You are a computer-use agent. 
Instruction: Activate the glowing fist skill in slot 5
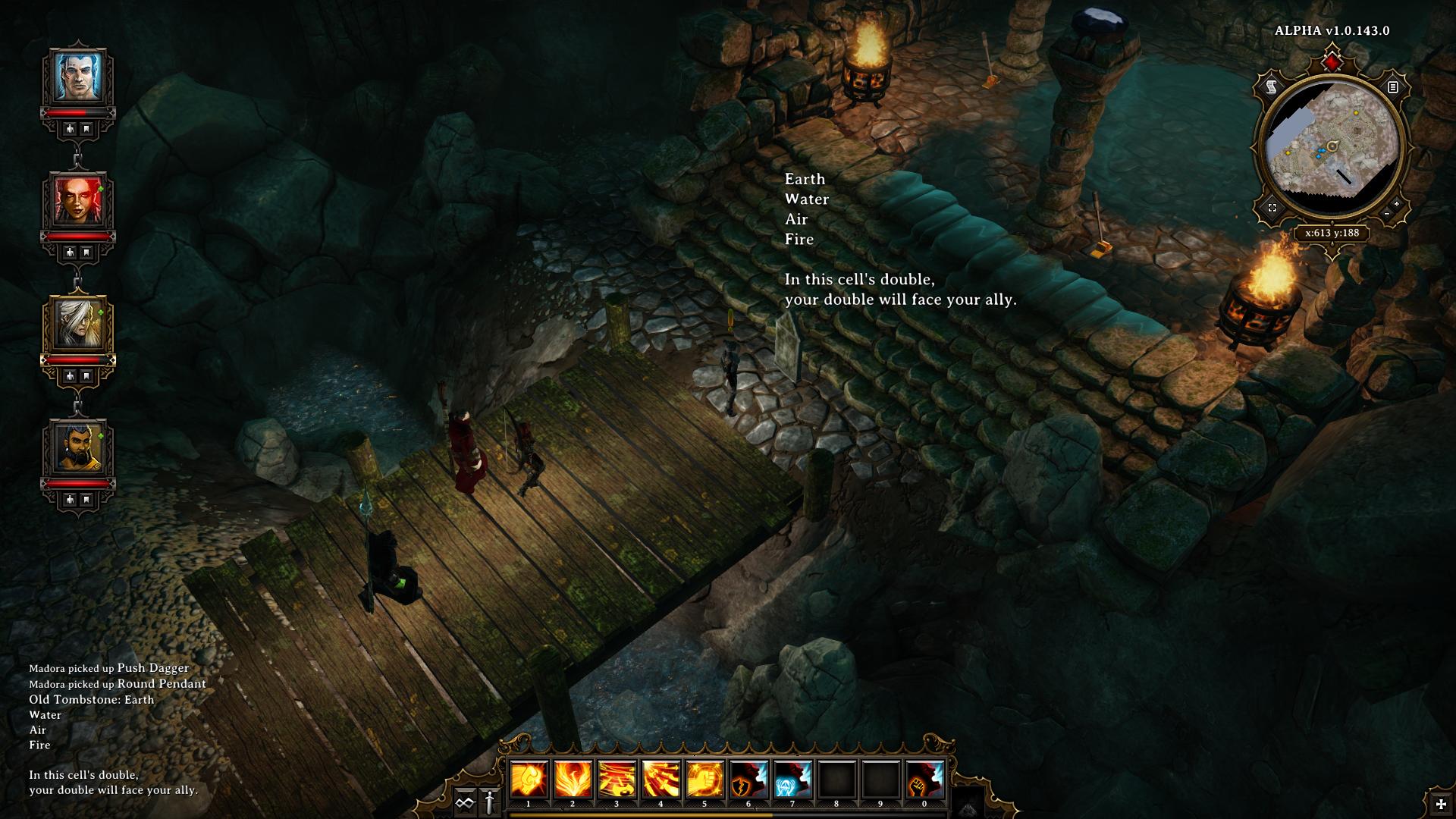tap(704, 780)
